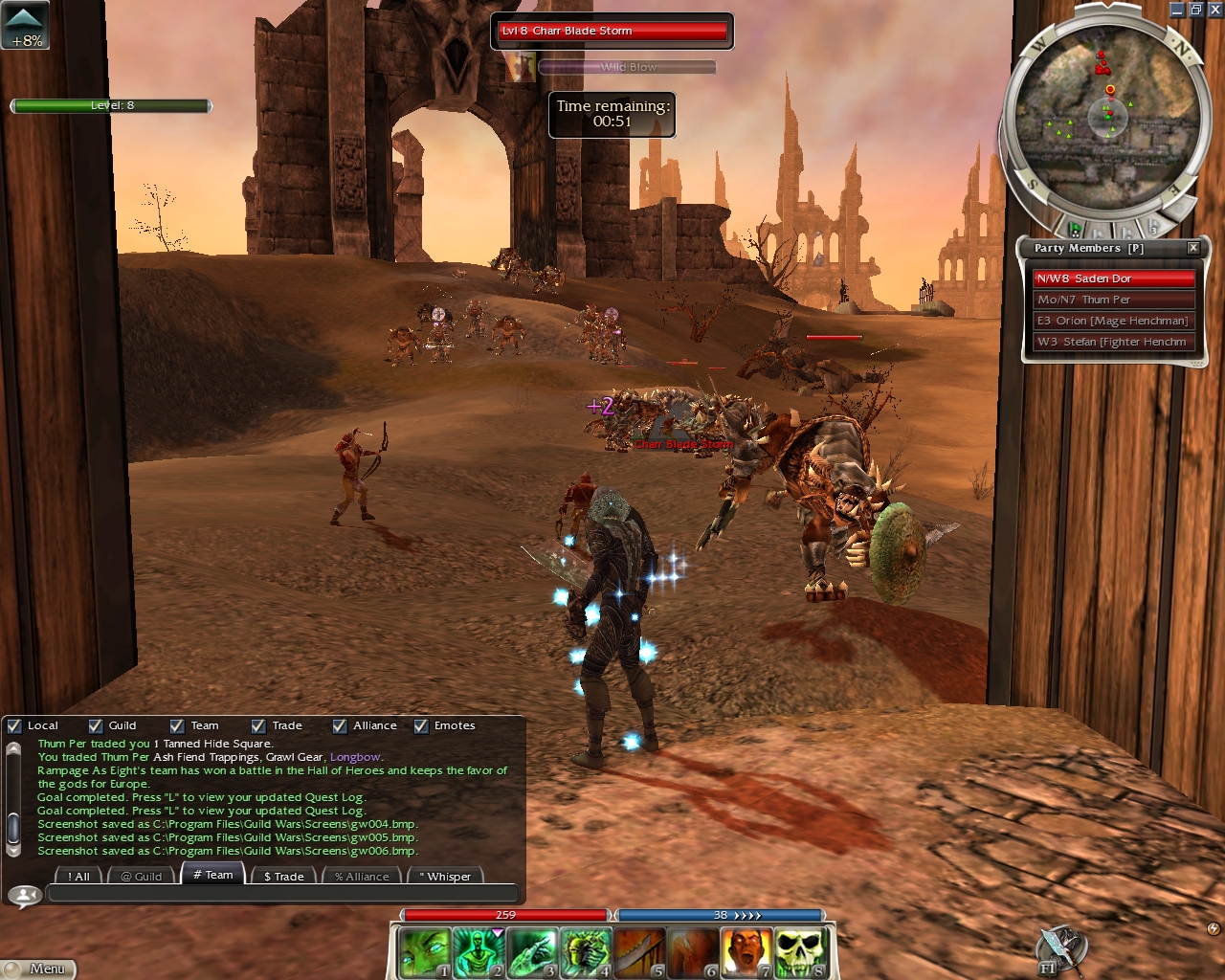Image resolution: width=1225 pixels, height=980 pixels.
Task: Use the serrated blade skill in slot 5
Action: pyautogui.click(x=639, y=953)
